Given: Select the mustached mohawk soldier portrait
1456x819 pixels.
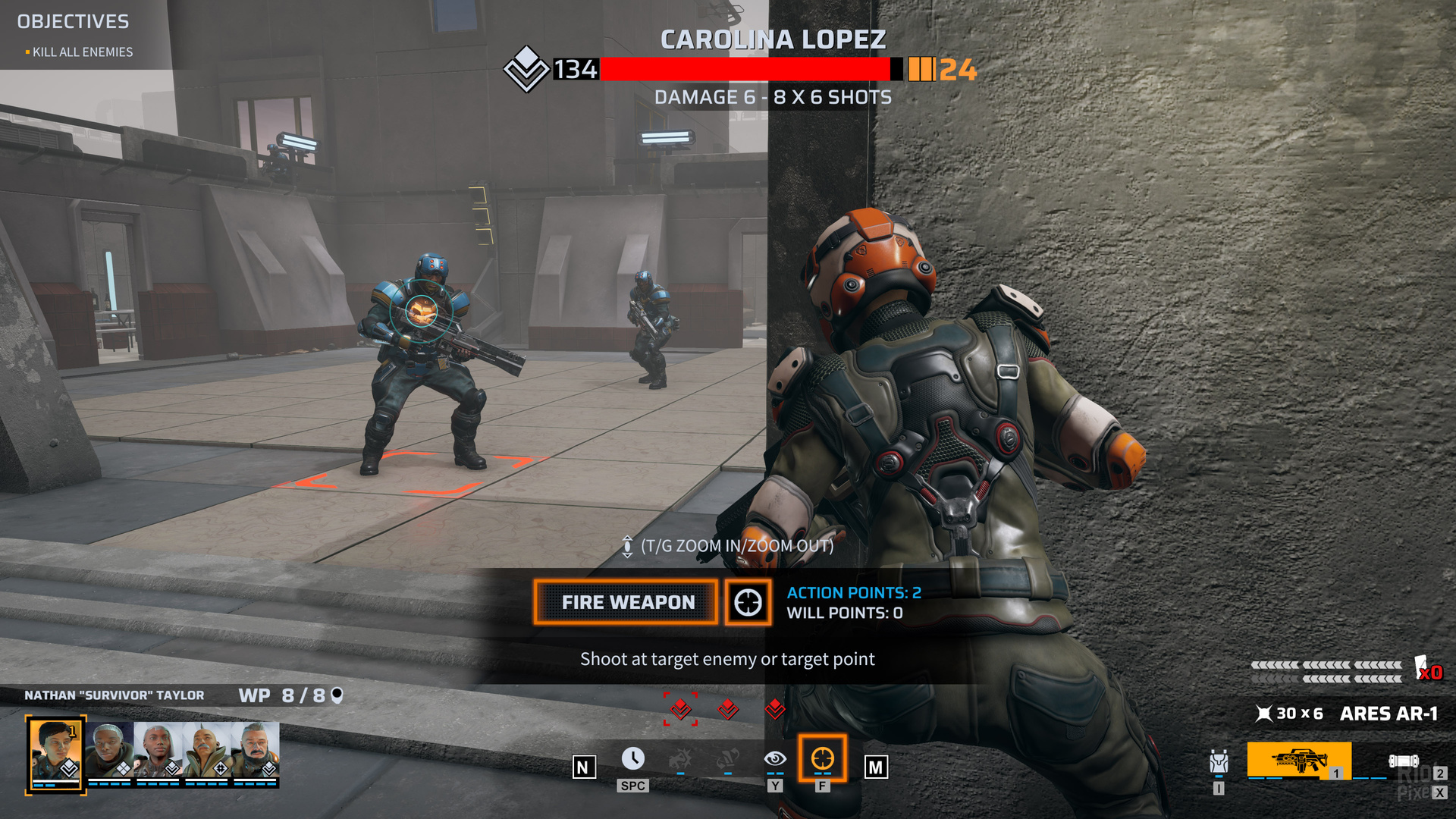Looking at the screenshot, I should pyautogui.click(x=206, y=749).
